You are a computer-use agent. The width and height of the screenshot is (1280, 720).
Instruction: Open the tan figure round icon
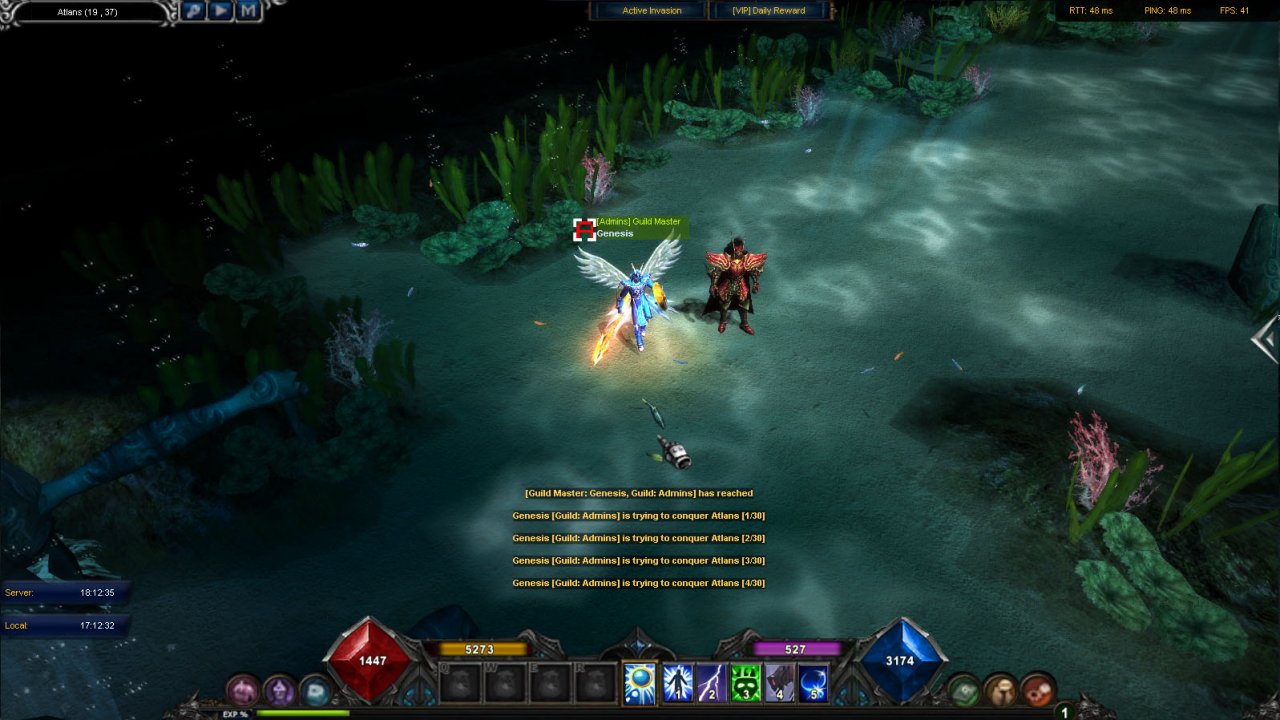[x=1000, y=690]
